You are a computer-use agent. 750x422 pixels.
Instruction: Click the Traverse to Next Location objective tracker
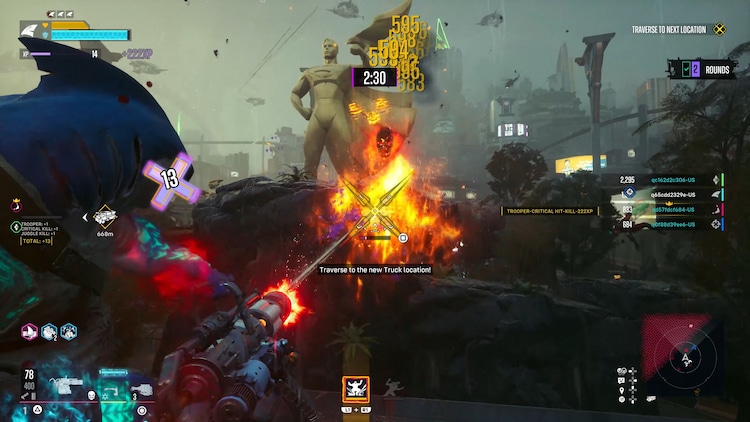681,30
